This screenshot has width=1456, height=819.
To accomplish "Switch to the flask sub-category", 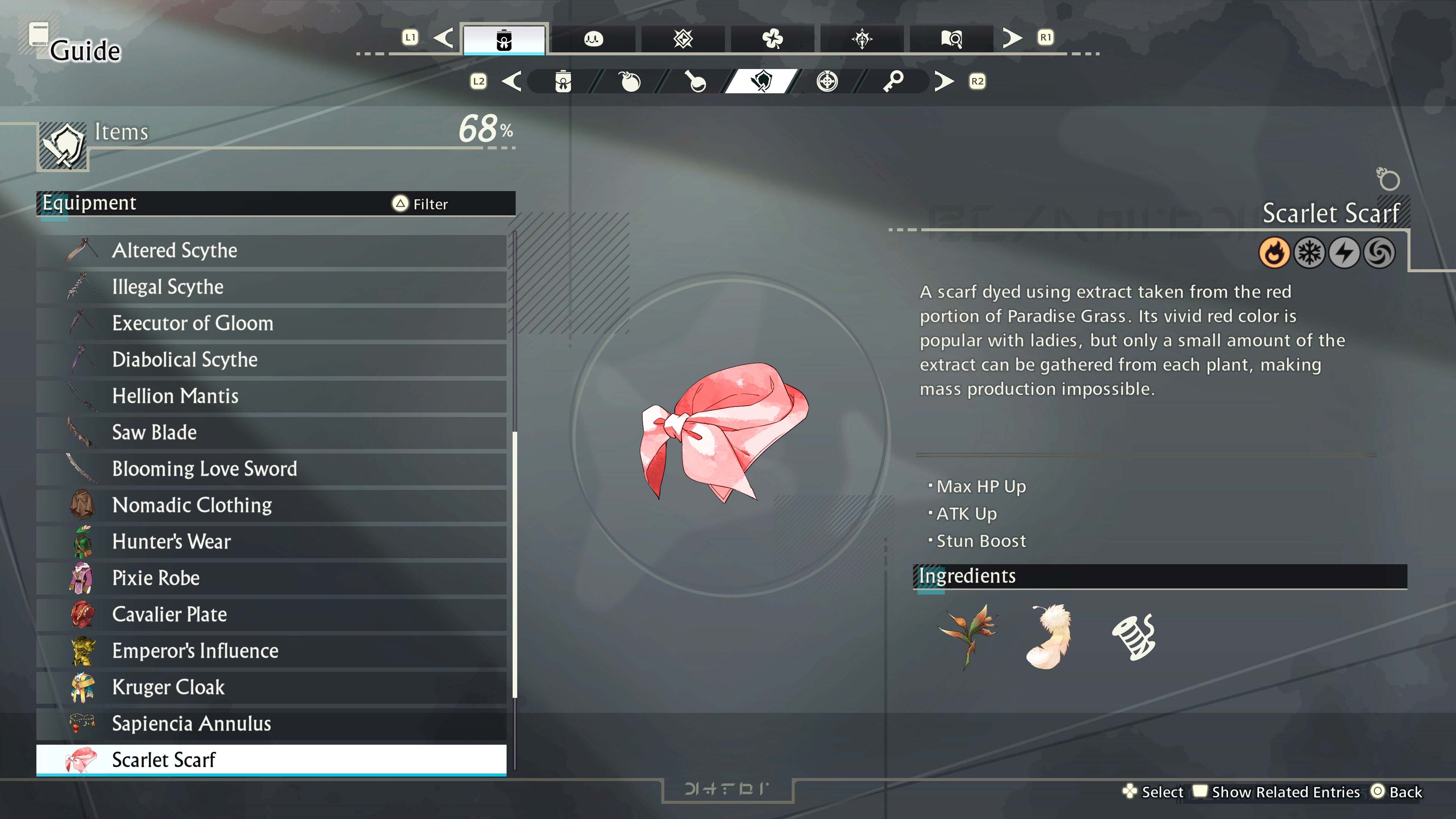I will [695, 82].
